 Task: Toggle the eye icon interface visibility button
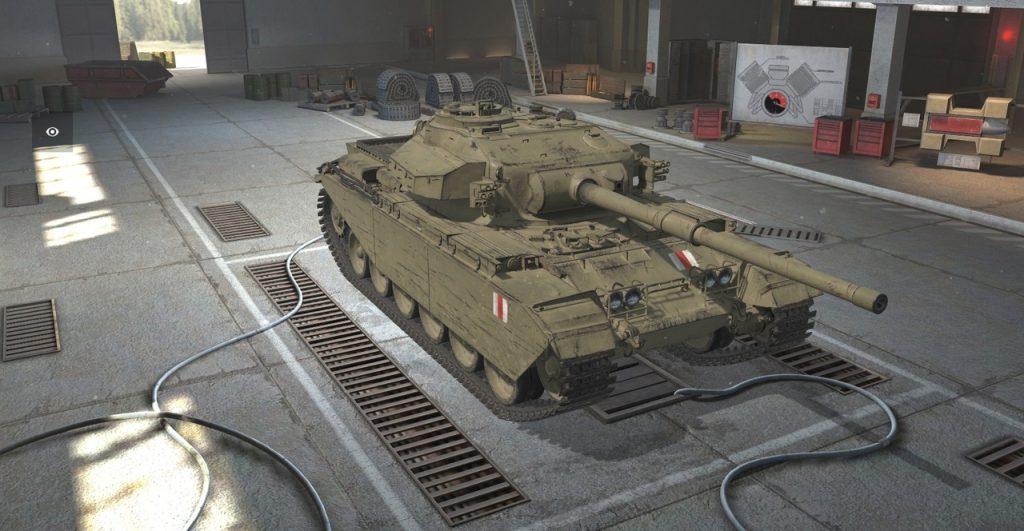pyautogui.click(x=52, y=131)
